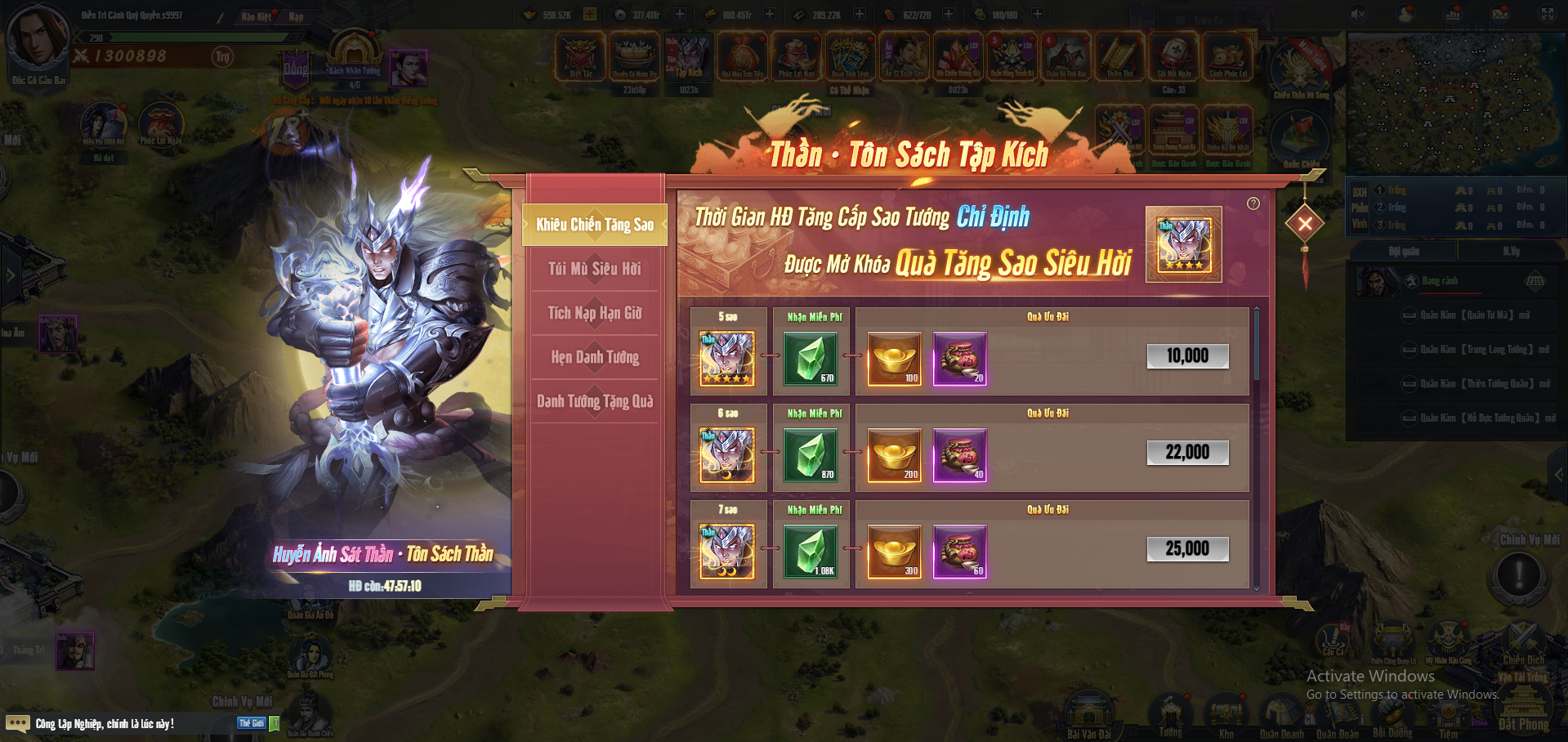
Task: Close the Thần Tôn Sách Tập Kích popup
Action: click(x=1305, y=223)
